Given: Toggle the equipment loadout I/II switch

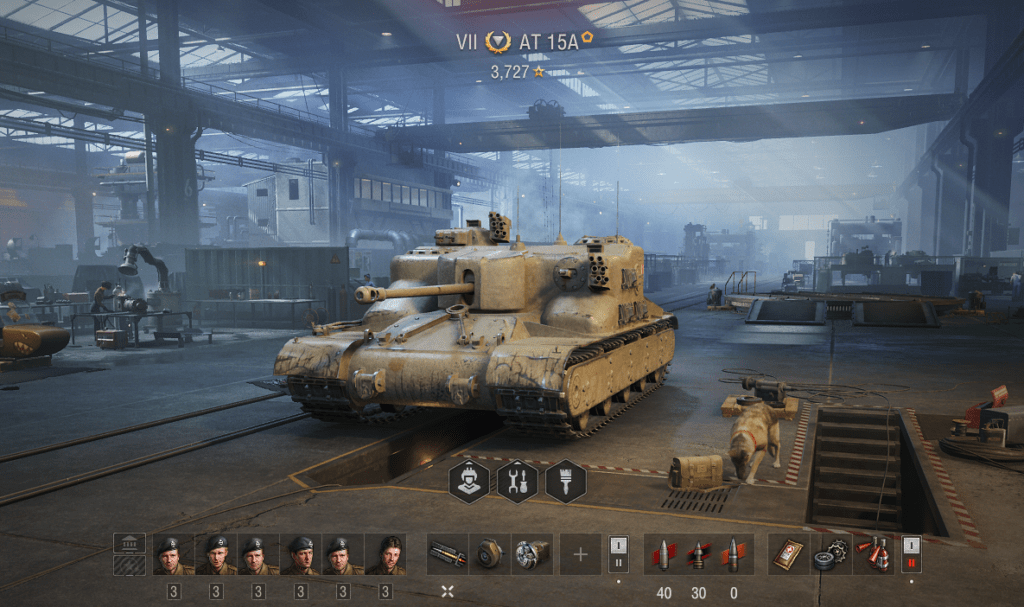Looking at the screenshot, I should click(618, 554).
